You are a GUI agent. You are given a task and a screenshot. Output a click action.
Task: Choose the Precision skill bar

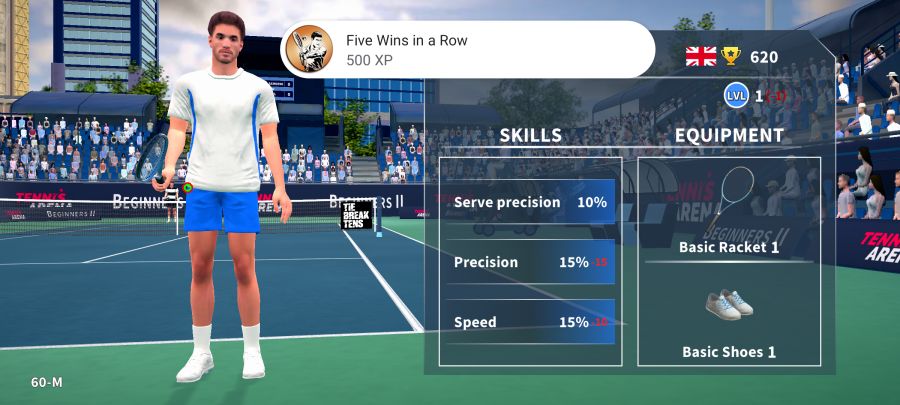[x=530, y=262]
